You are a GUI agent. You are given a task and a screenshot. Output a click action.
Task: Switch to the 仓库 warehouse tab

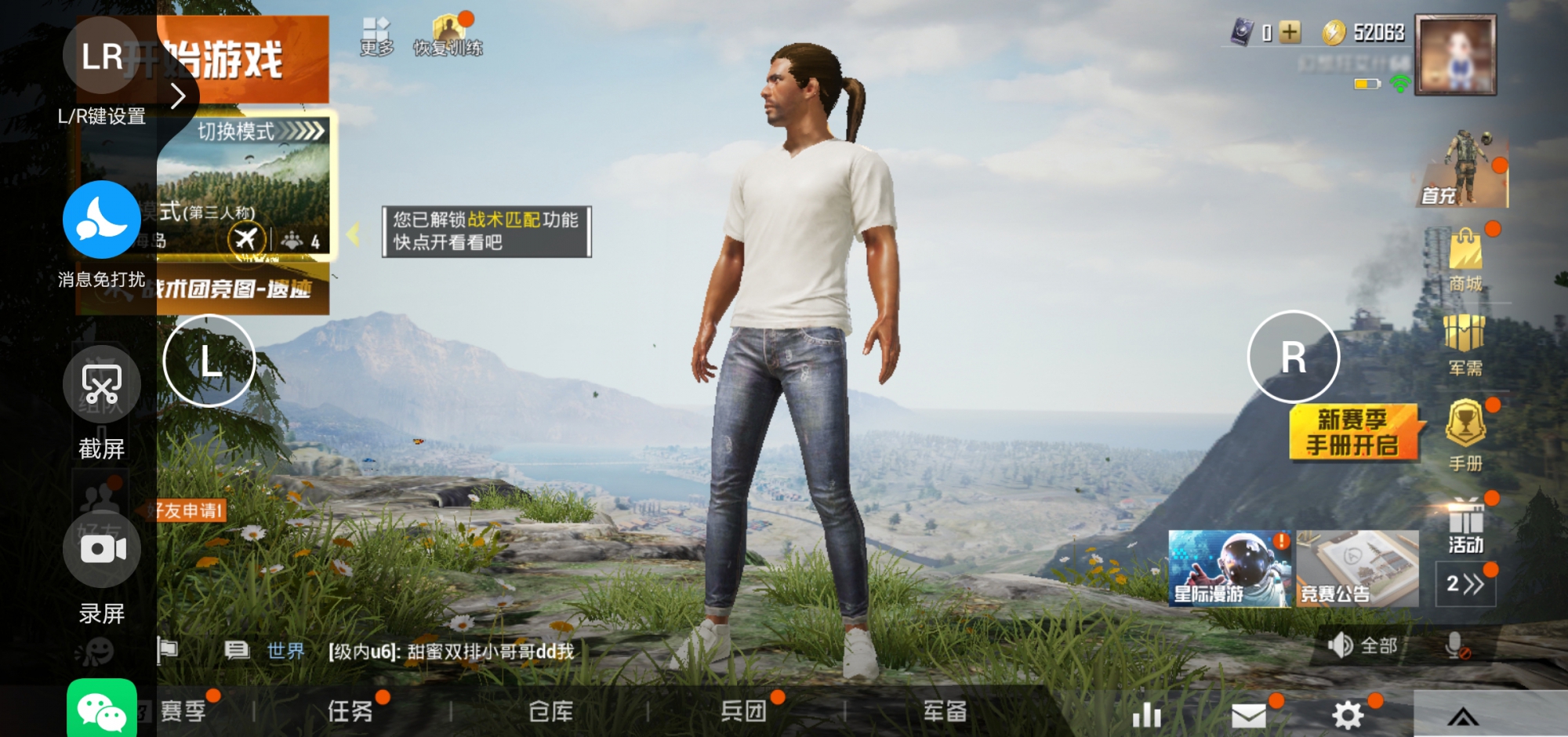(x=549, y=711)
